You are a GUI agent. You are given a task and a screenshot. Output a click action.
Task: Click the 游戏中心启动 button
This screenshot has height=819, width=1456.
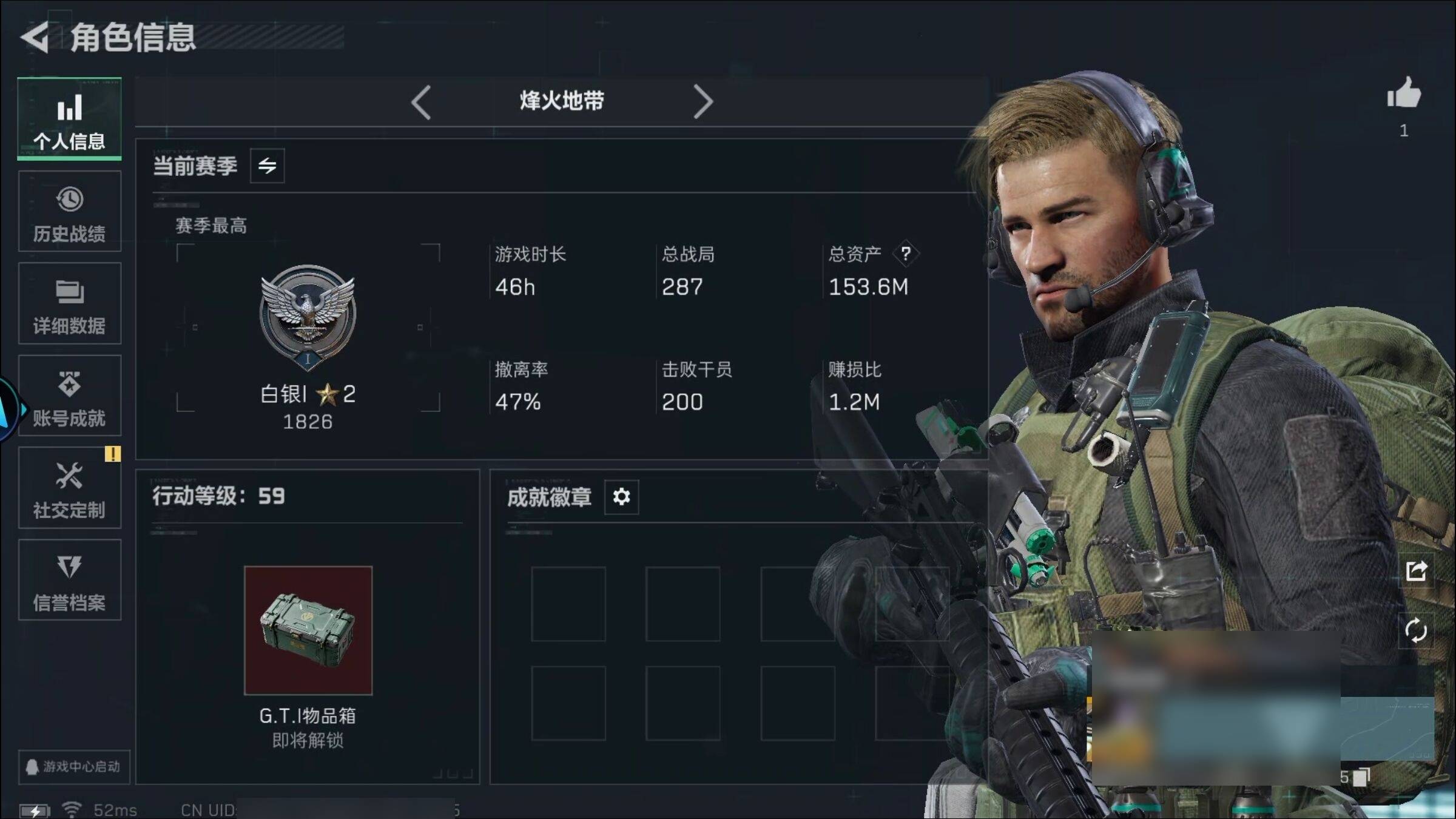pos(73,767)
